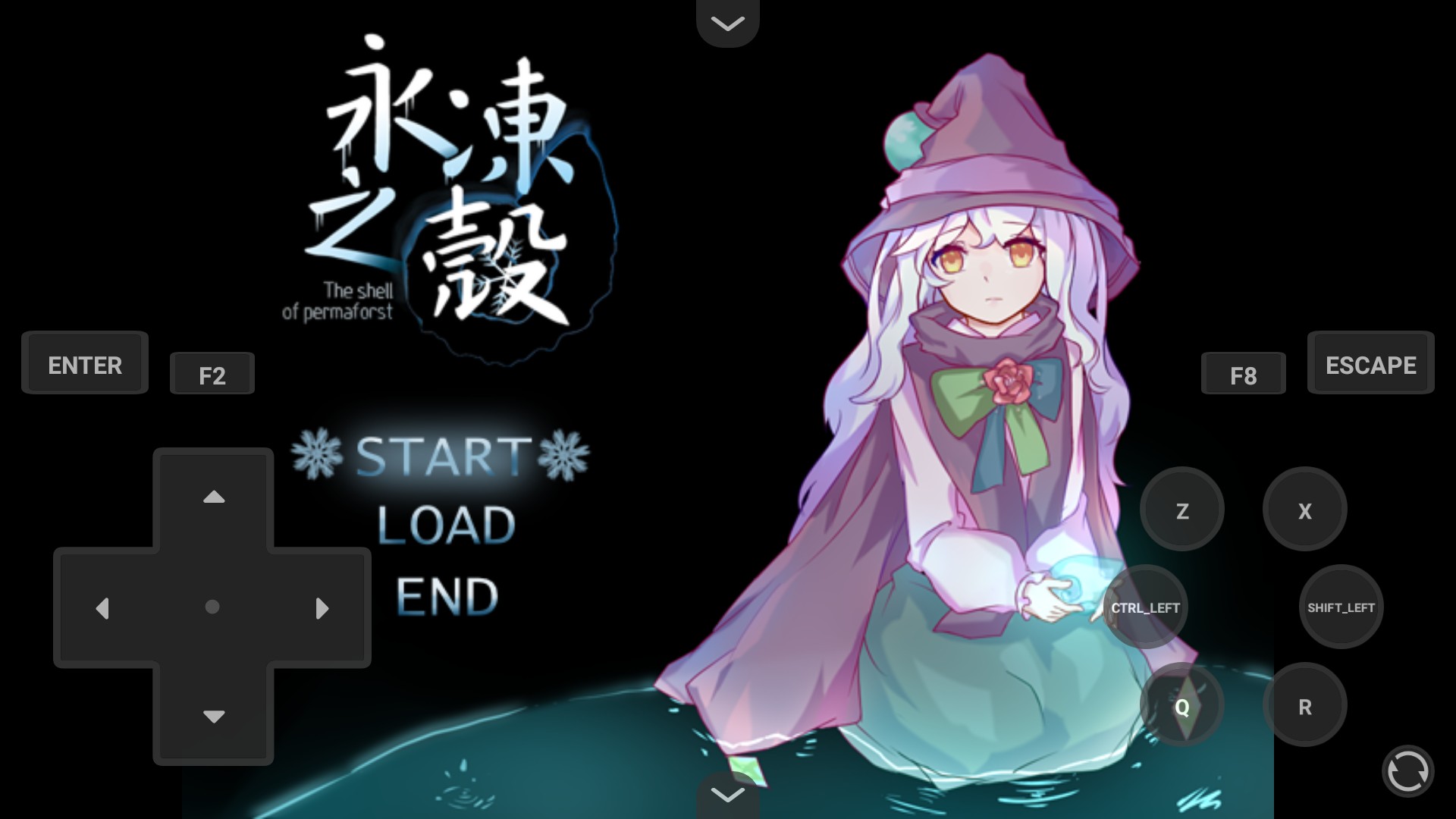Tap the F2 function key

[x=212, y=373]
